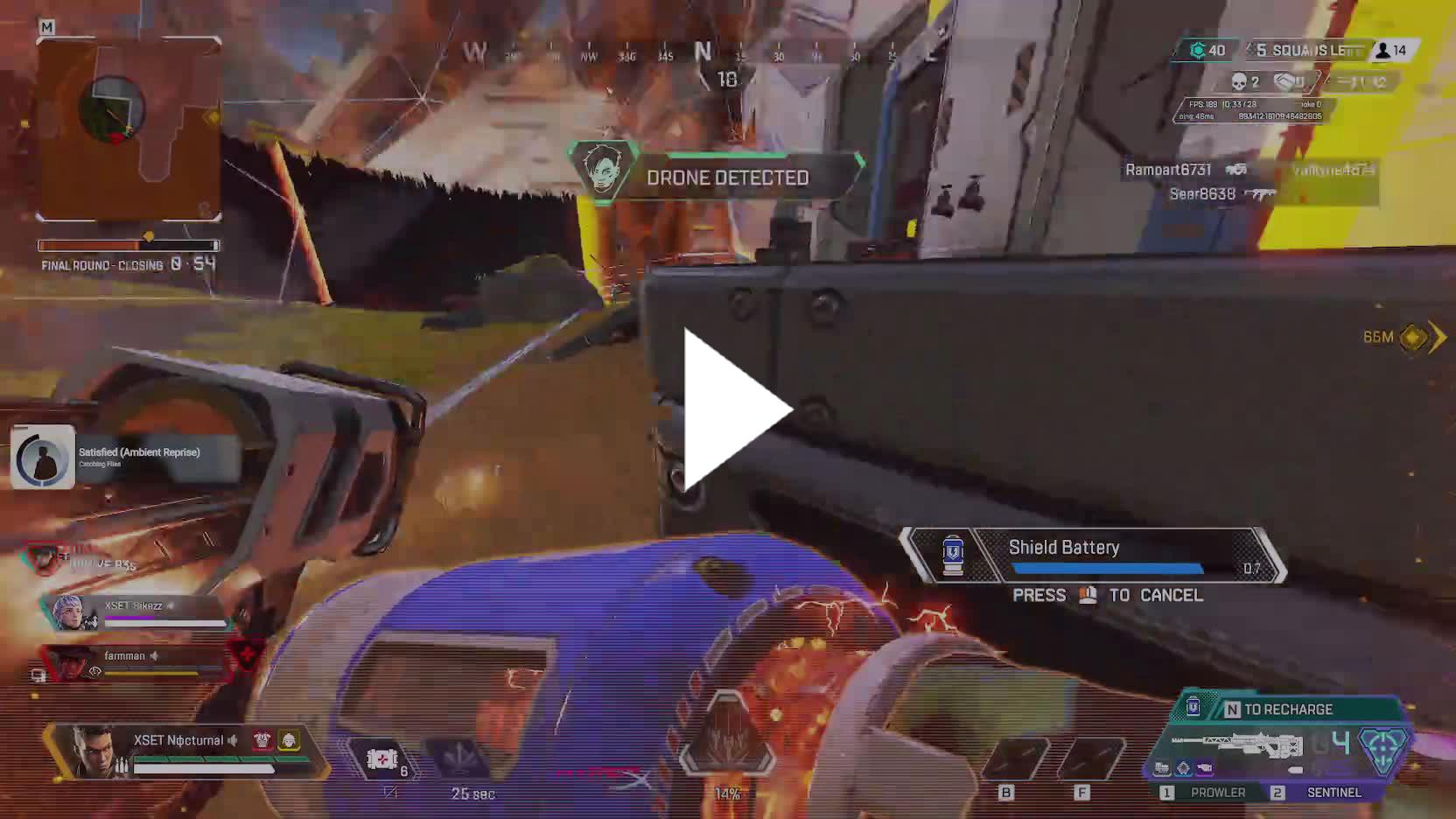Click the Shield Battery use progress panel
The image size is (1456, 819).
pyautogui.click(x=1094, y=556)
